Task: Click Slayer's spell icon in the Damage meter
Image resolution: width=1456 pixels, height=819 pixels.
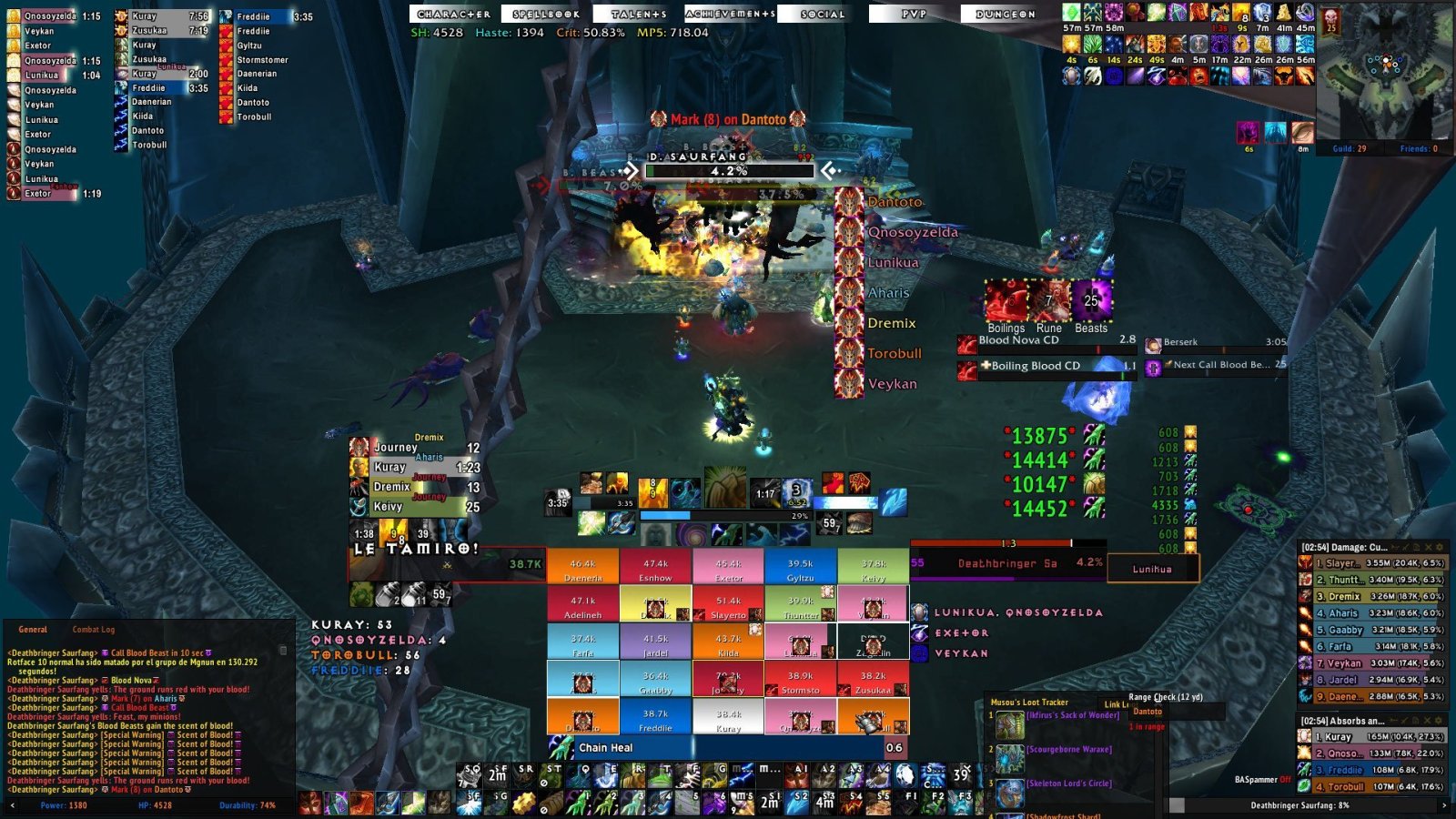Action: tap(1303, 564)
